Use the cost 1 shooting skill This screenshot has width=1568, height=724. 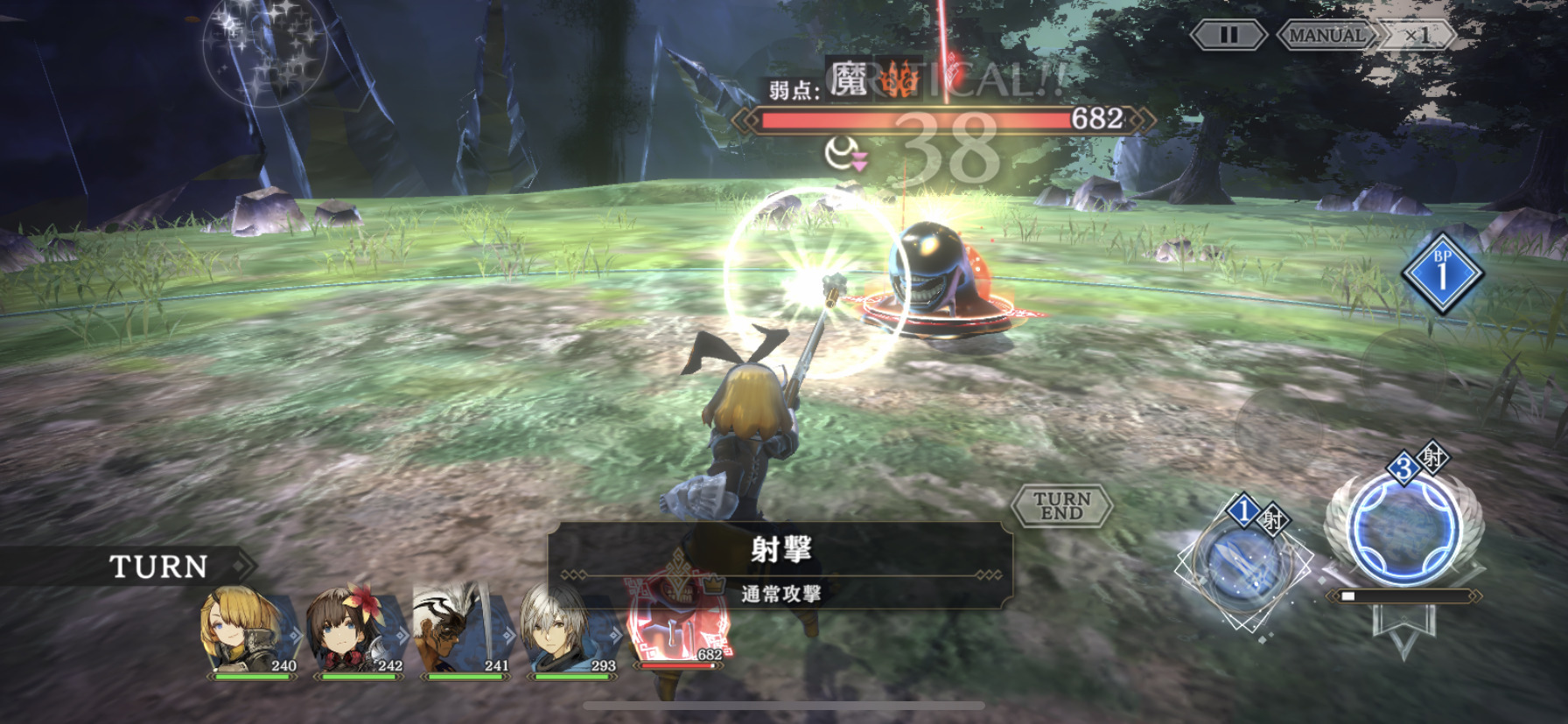pos(1242,564)
